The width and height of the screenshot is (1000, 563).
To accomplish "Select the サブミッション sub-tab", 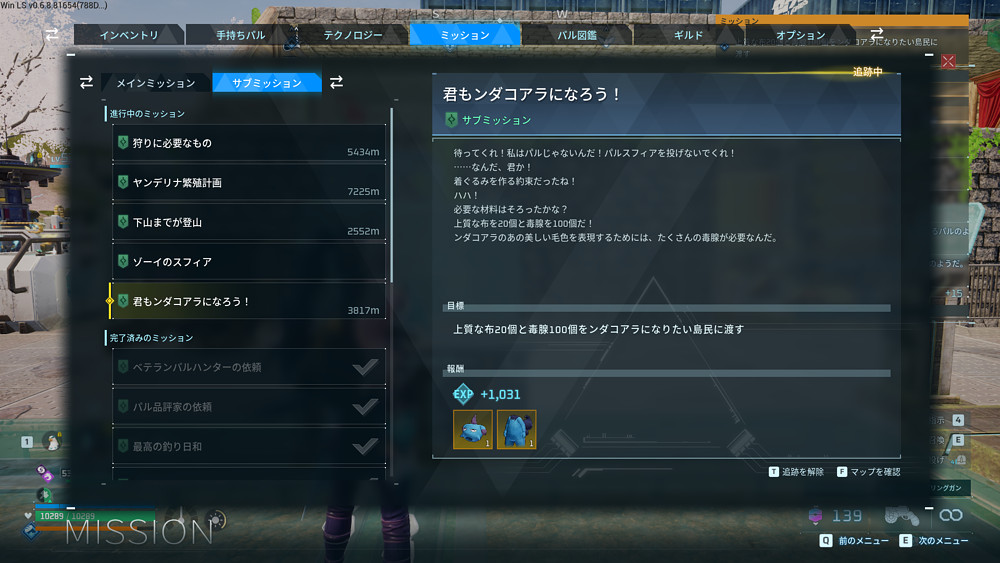I will [x=265, y=83].
